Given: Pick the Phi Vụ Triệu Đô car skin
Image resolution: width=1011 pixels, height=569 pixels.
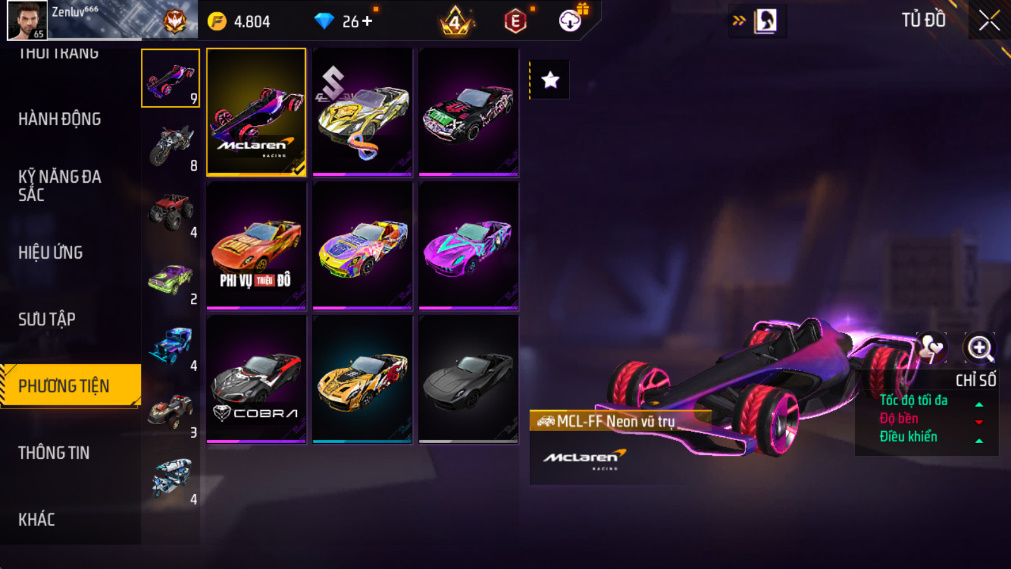Looking at the screenshot, I should point(256,245).
